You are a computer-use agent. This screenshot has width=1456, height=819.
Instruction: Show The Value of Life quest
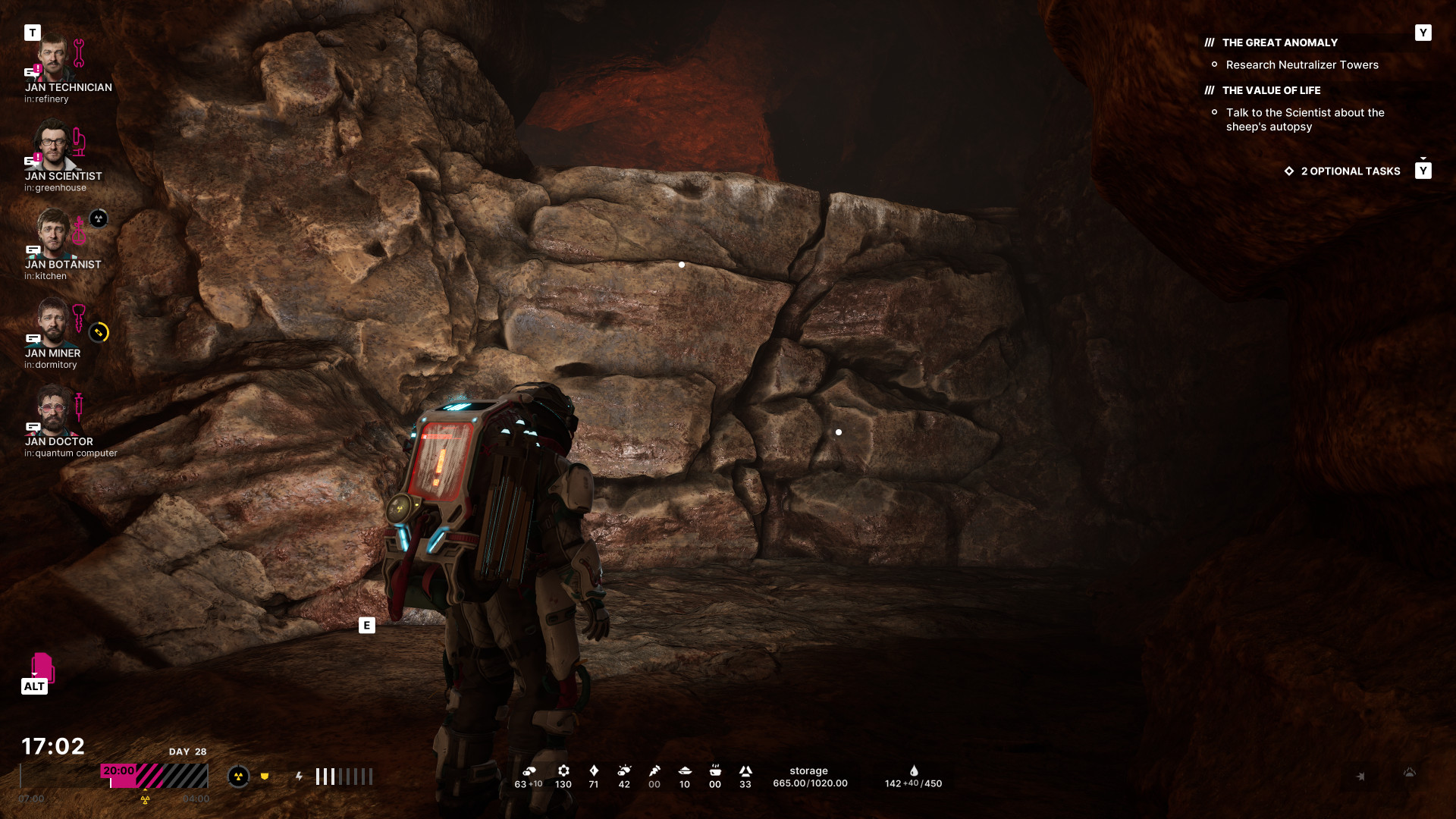tap(1271, 91)
